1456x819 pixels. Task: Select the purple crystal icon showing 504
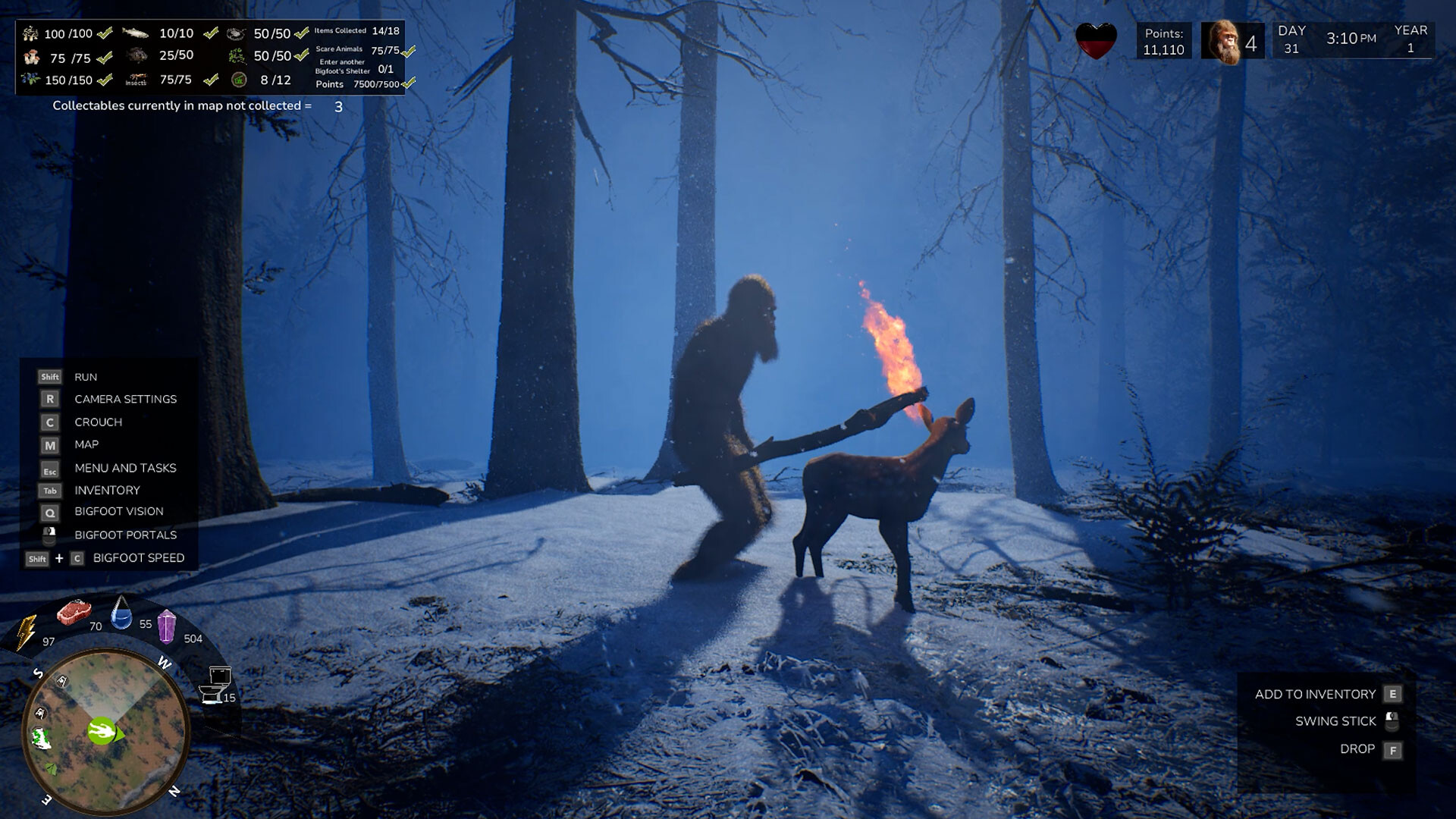[167, 628]
